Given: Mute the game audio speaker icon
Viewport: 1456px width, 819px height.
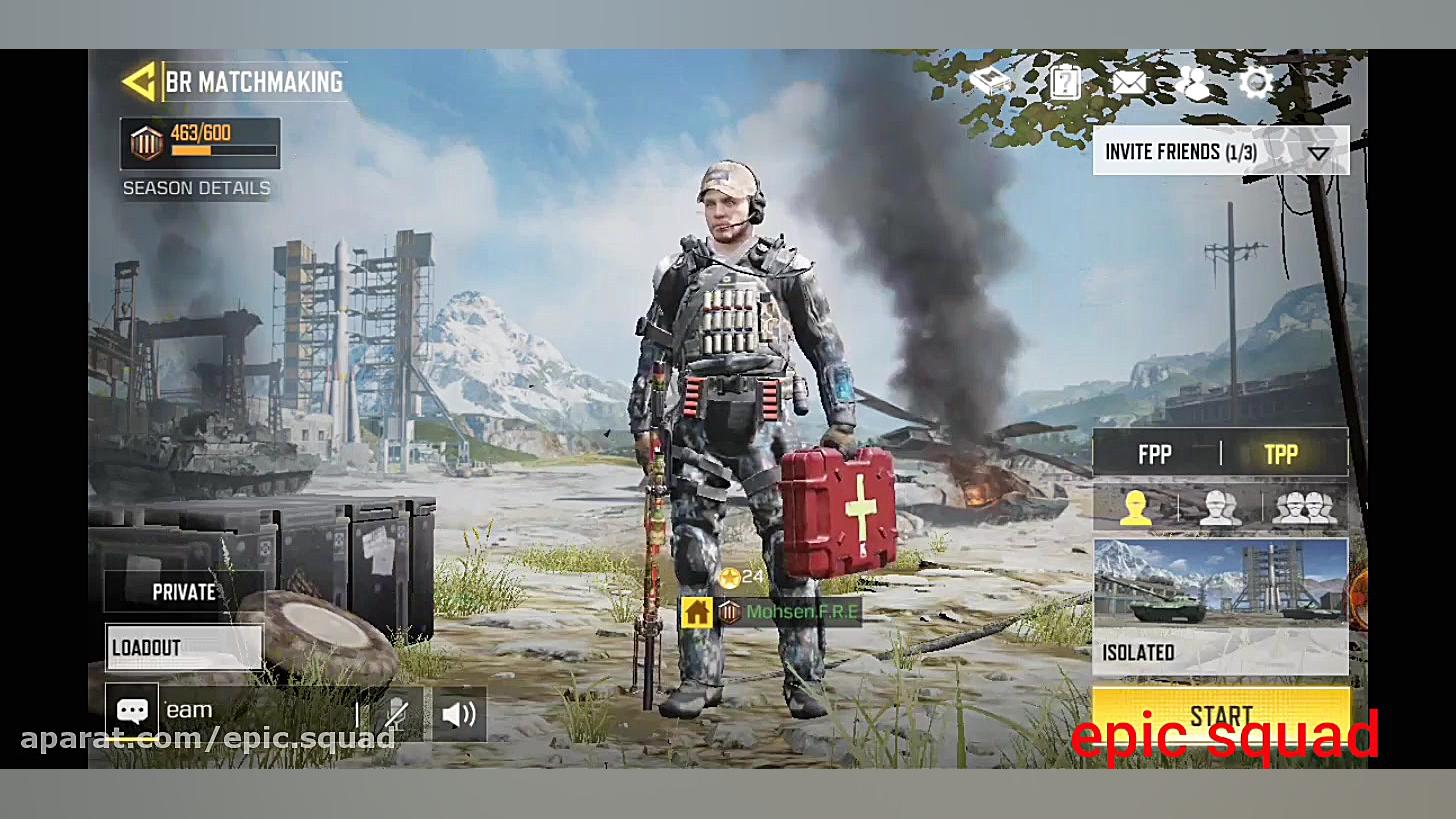Looking at the screenshot, I should click(x=459, y=713).
